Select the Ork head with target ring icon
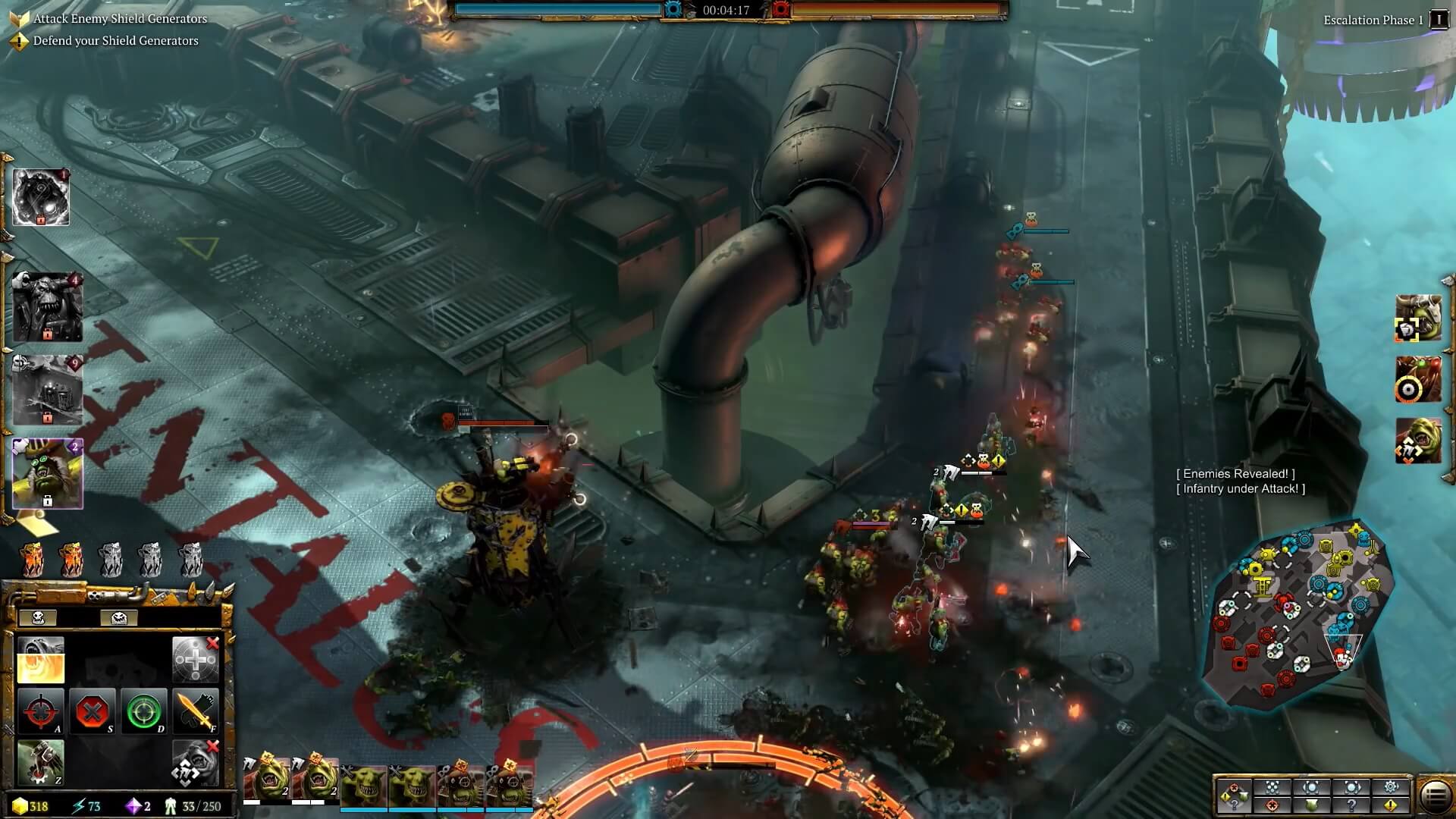Image resolution: width=1456 pixels, height=819 pixels. [1417, 380]
